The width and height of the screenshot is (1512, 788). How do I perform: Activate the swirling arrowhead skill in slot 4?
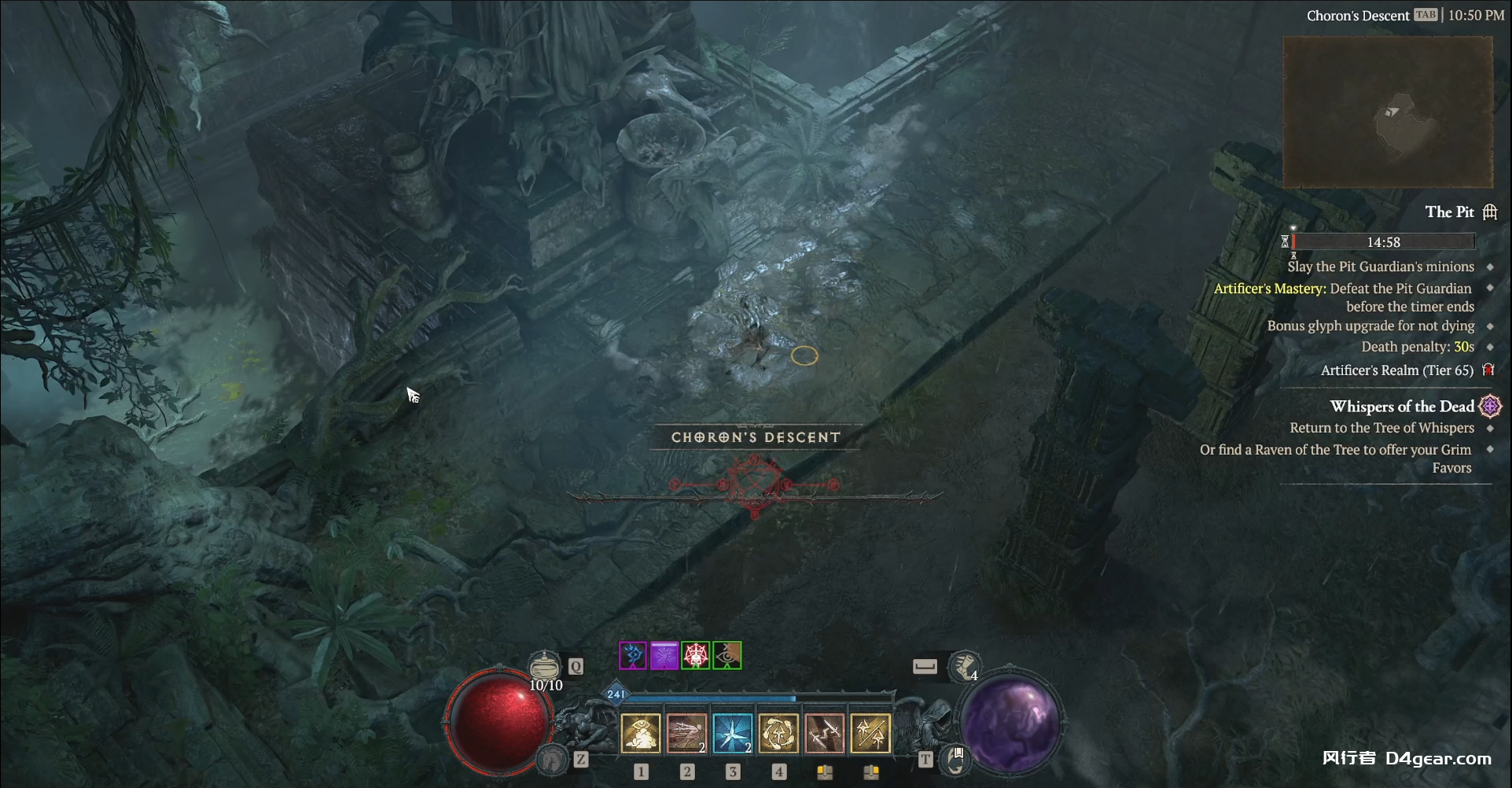778,734
